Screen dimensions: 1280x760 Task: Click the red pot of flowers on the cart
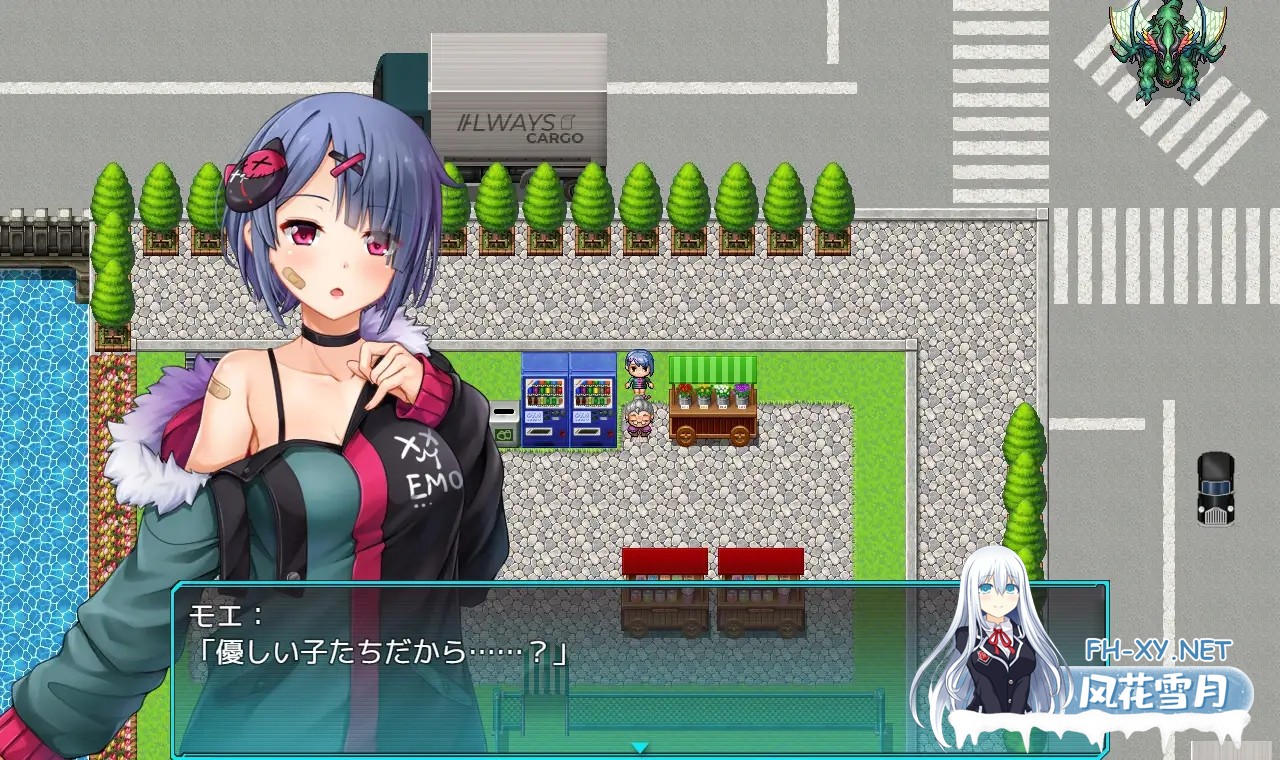click(685, 394)
